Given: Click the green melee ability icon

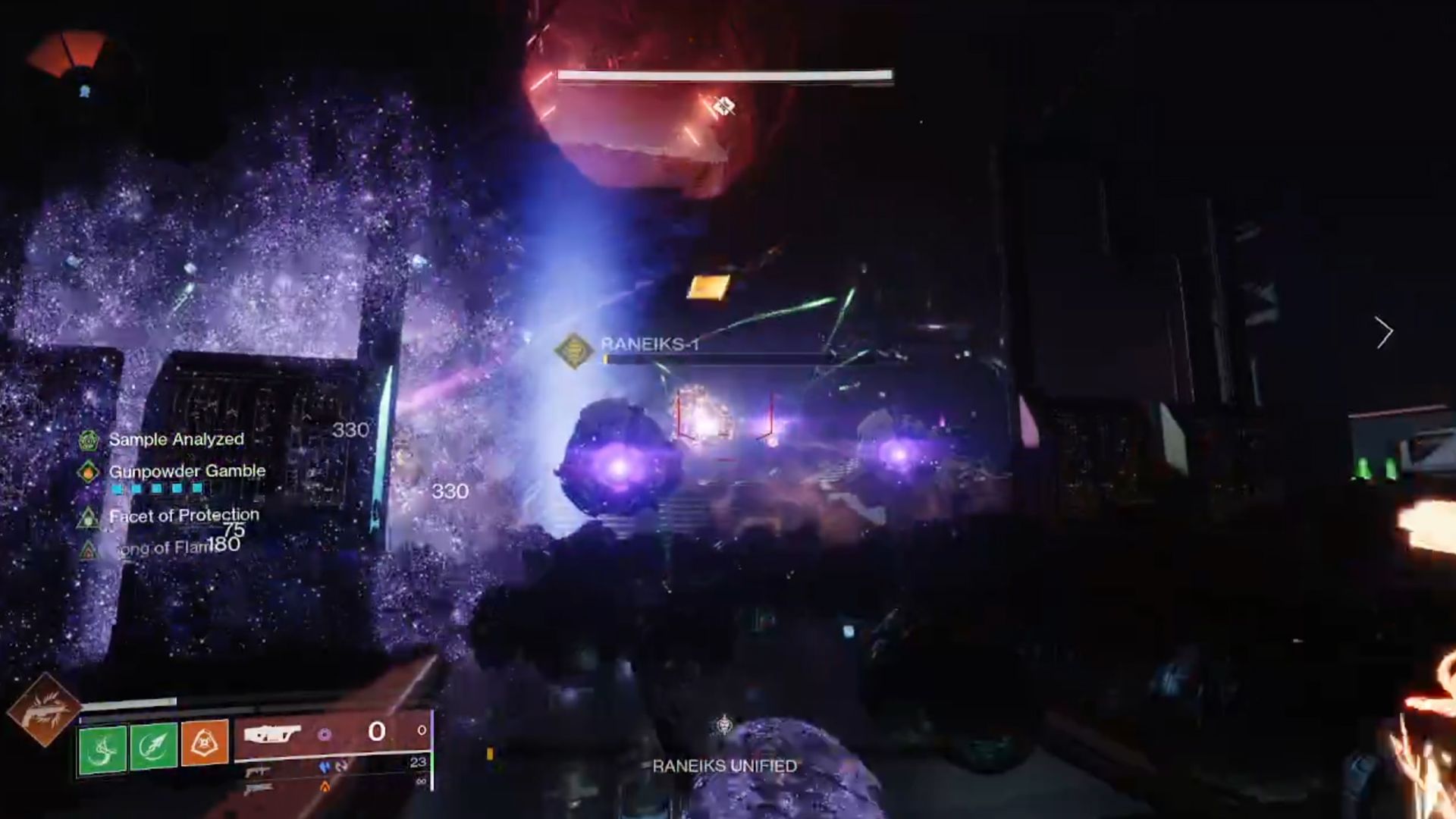Looking at the screenshot, I should pos(101,746).
